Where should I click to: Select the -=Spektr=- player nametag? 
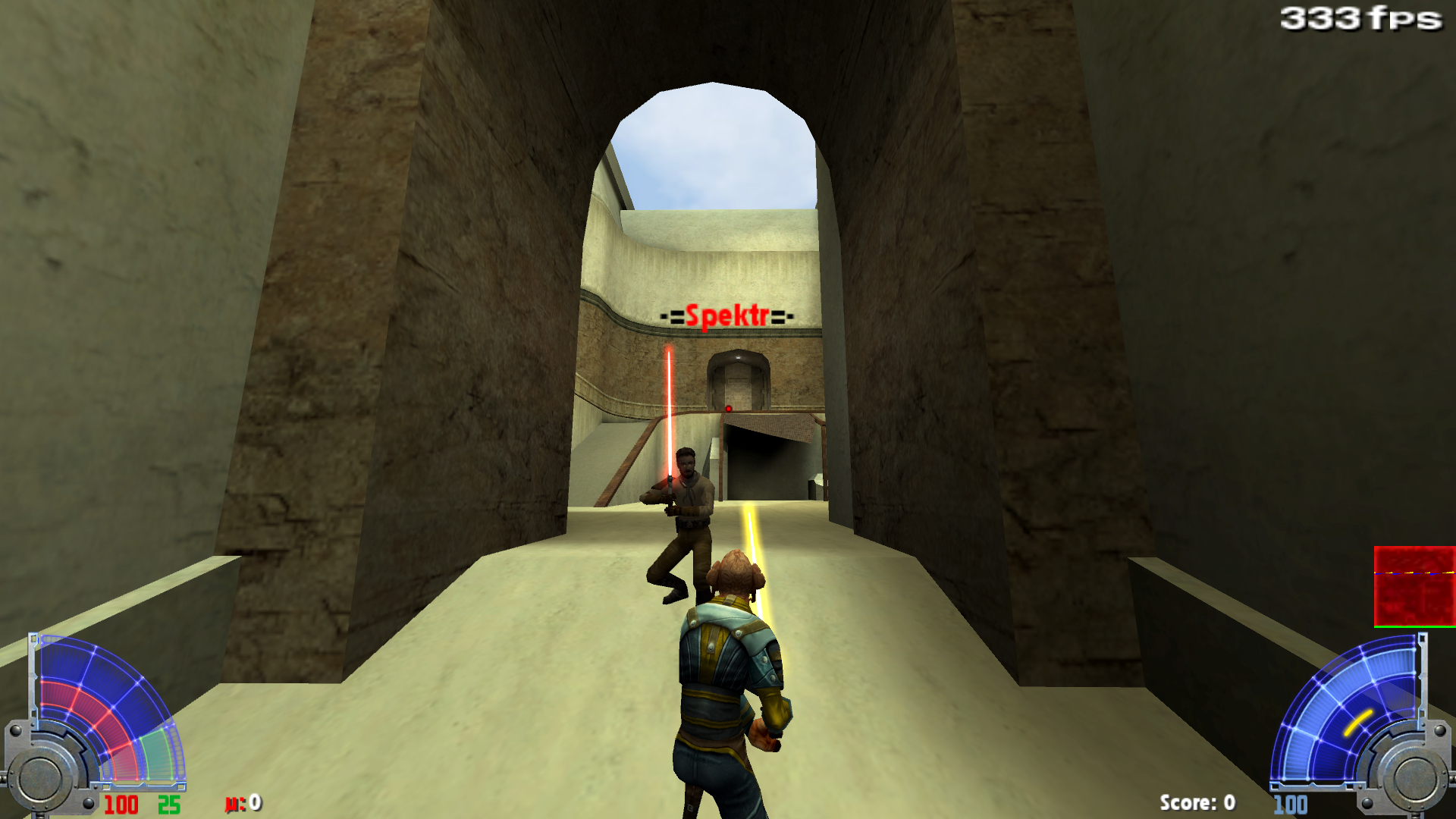(726, 316)
